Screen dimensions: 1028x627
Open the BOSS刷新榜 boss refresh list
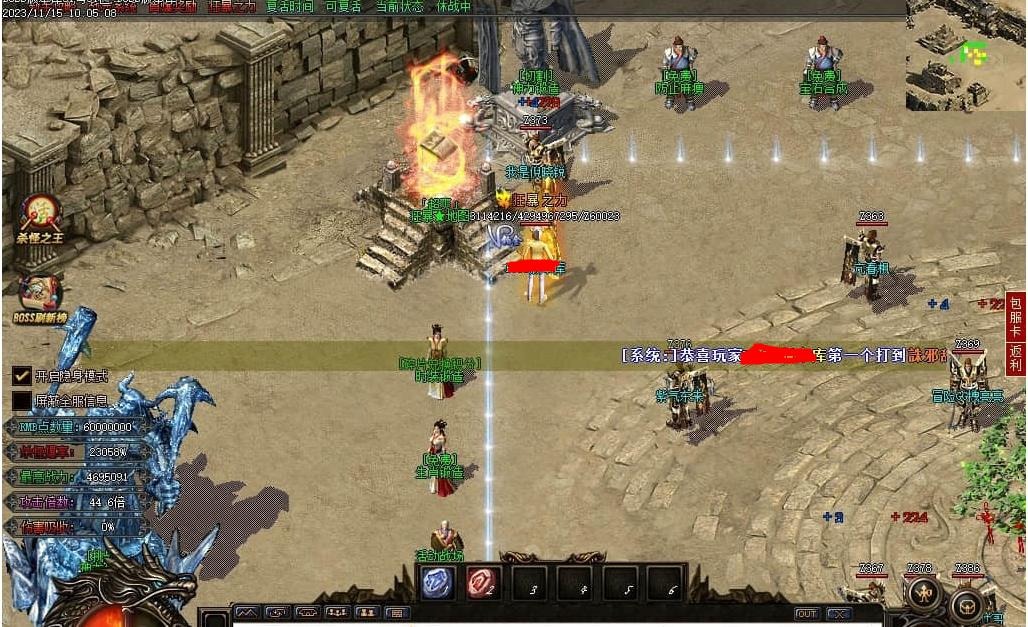pos(38,295)
